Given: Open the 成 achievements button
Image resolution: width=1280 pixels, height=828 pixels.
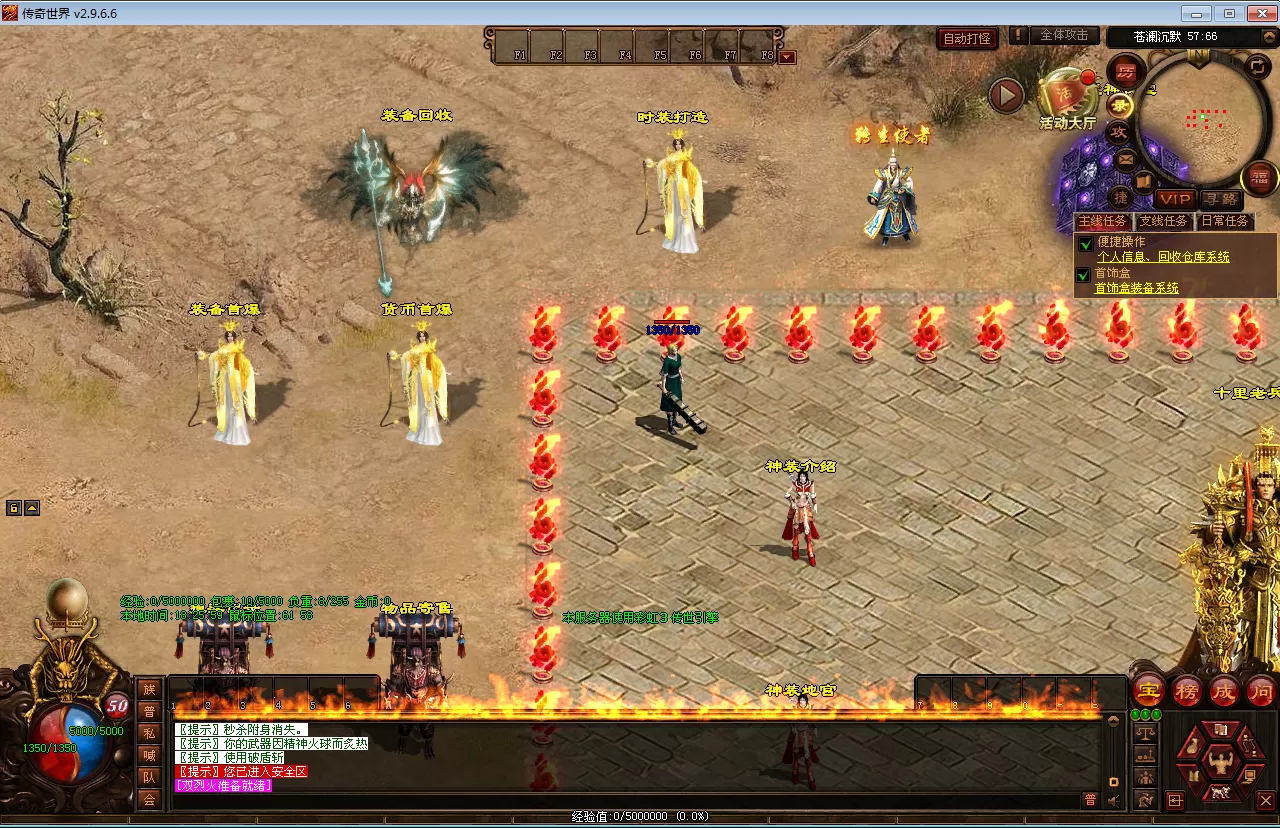Looking at the screenshot, I should [1224, 690].
